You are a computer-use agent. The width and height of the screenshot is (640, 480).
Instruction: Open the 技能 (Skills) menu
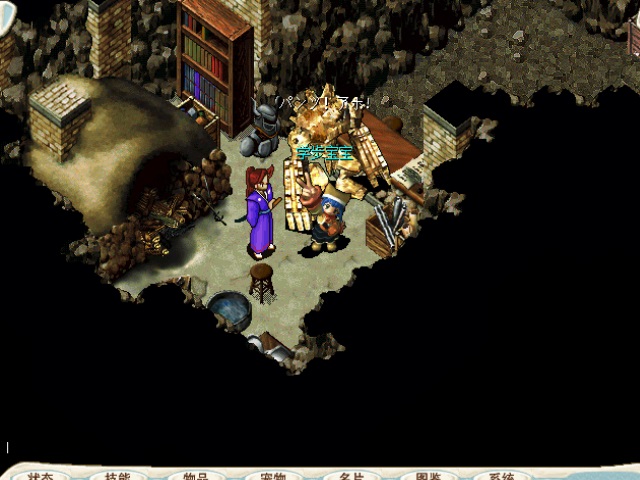118,475
